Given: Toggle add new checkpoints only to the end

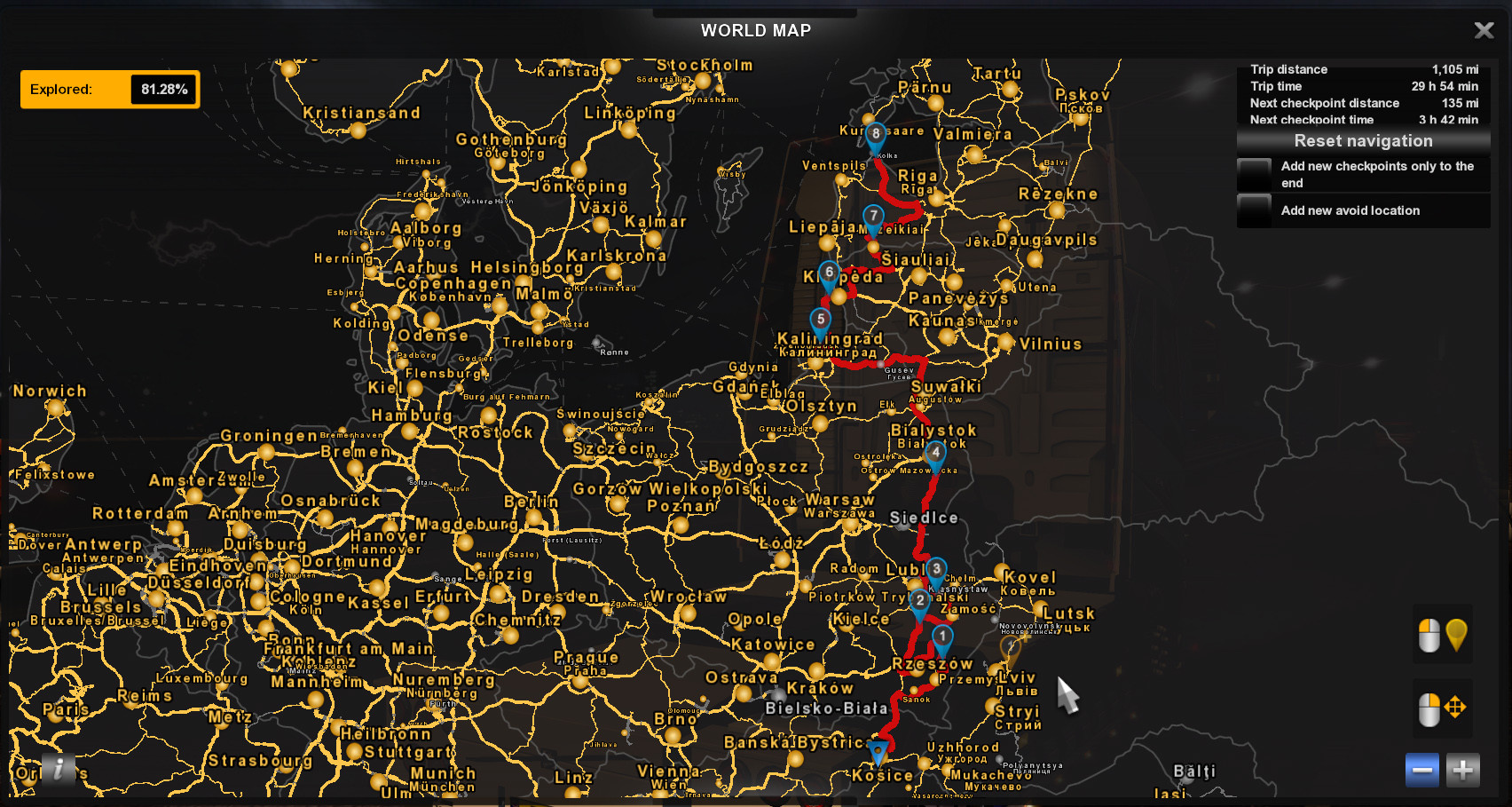Looking at the screenshot, I should click(1255, 174).
